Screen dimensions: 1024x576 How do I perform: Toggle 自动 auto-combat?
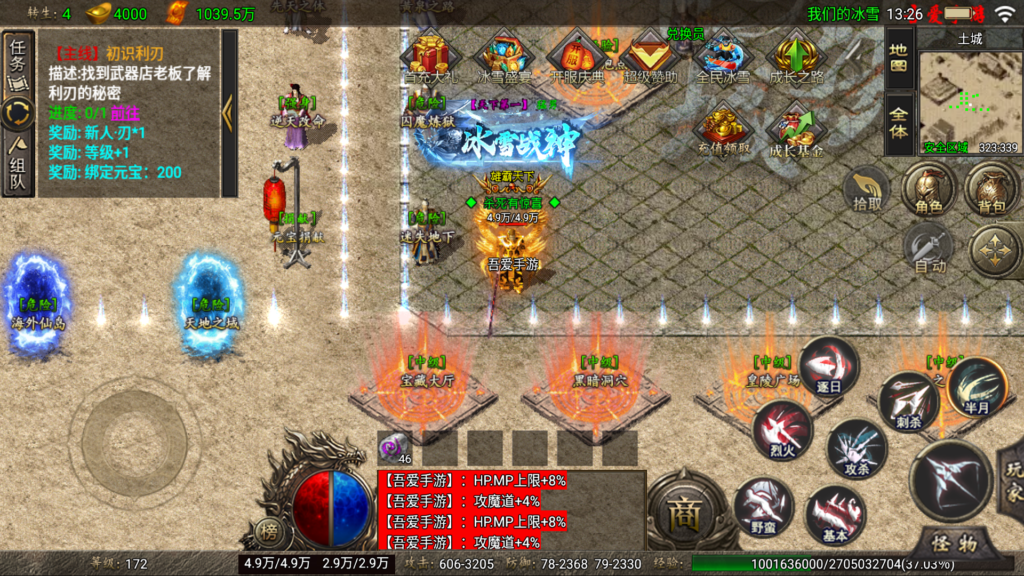tap(930, 248)
